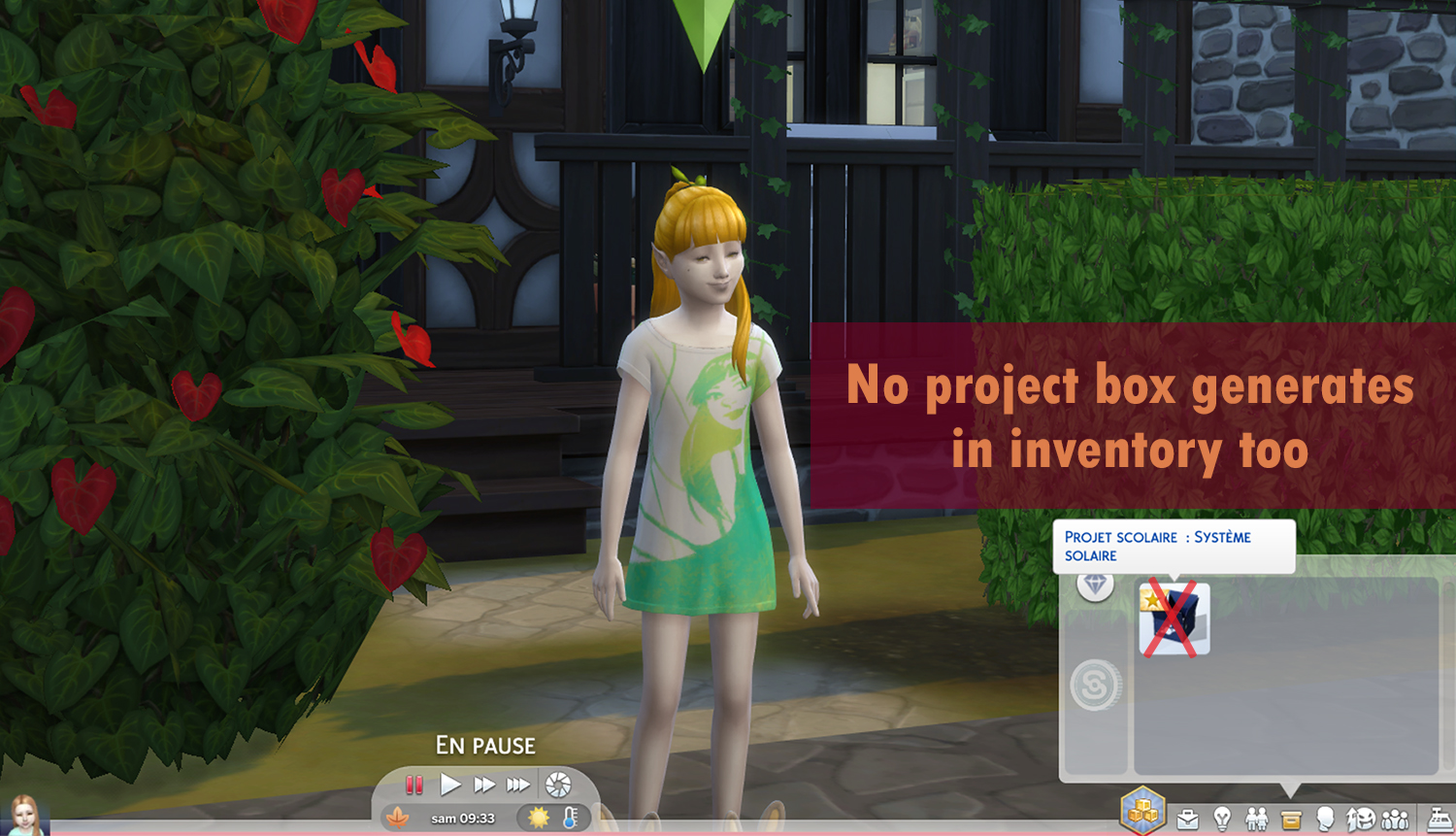
Task: Resume play at normal speed
Action: [x=450, y=785]
